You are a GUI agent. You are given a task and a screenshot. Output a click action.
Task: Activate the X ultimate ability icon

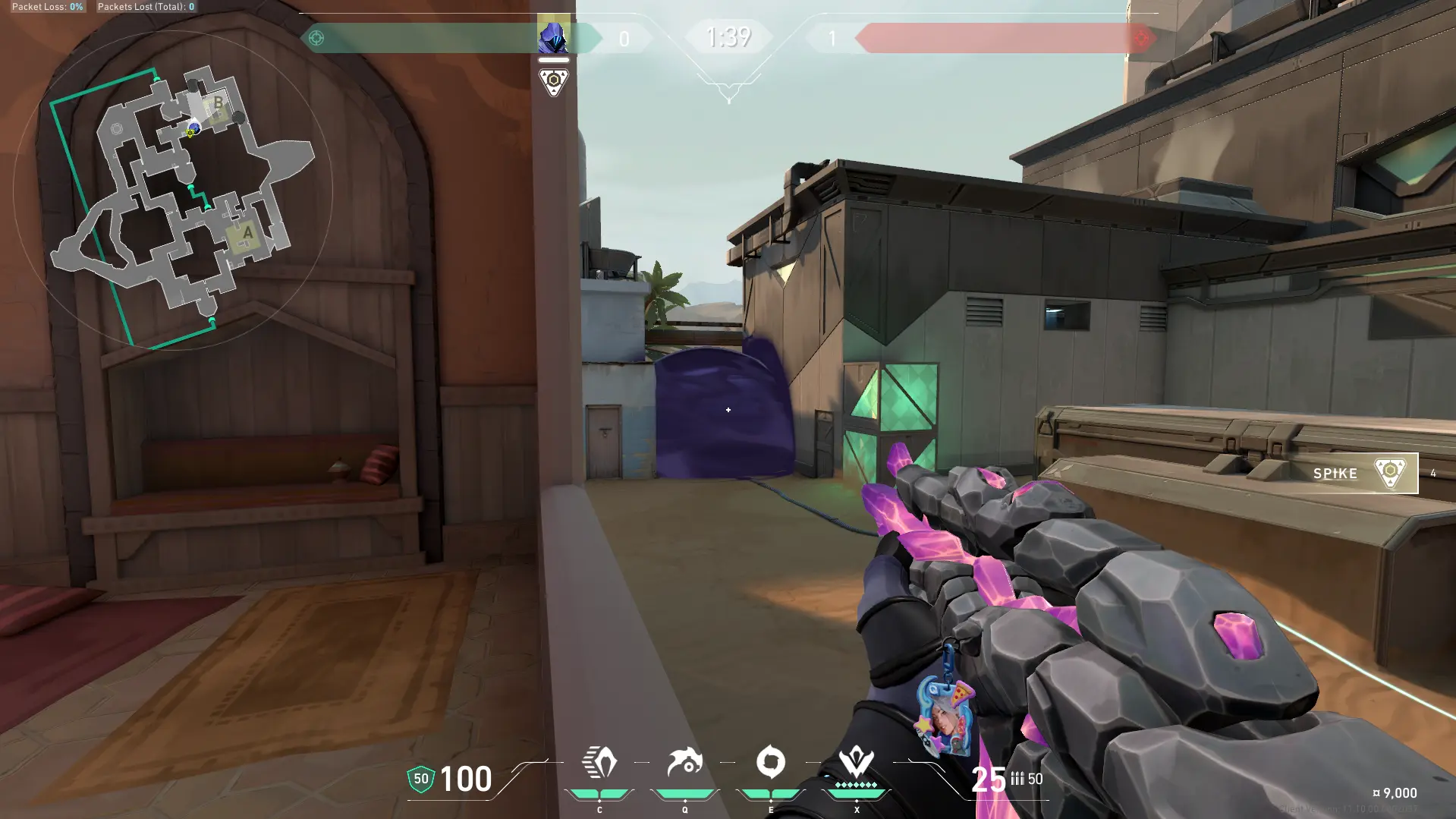pos(856,761)
